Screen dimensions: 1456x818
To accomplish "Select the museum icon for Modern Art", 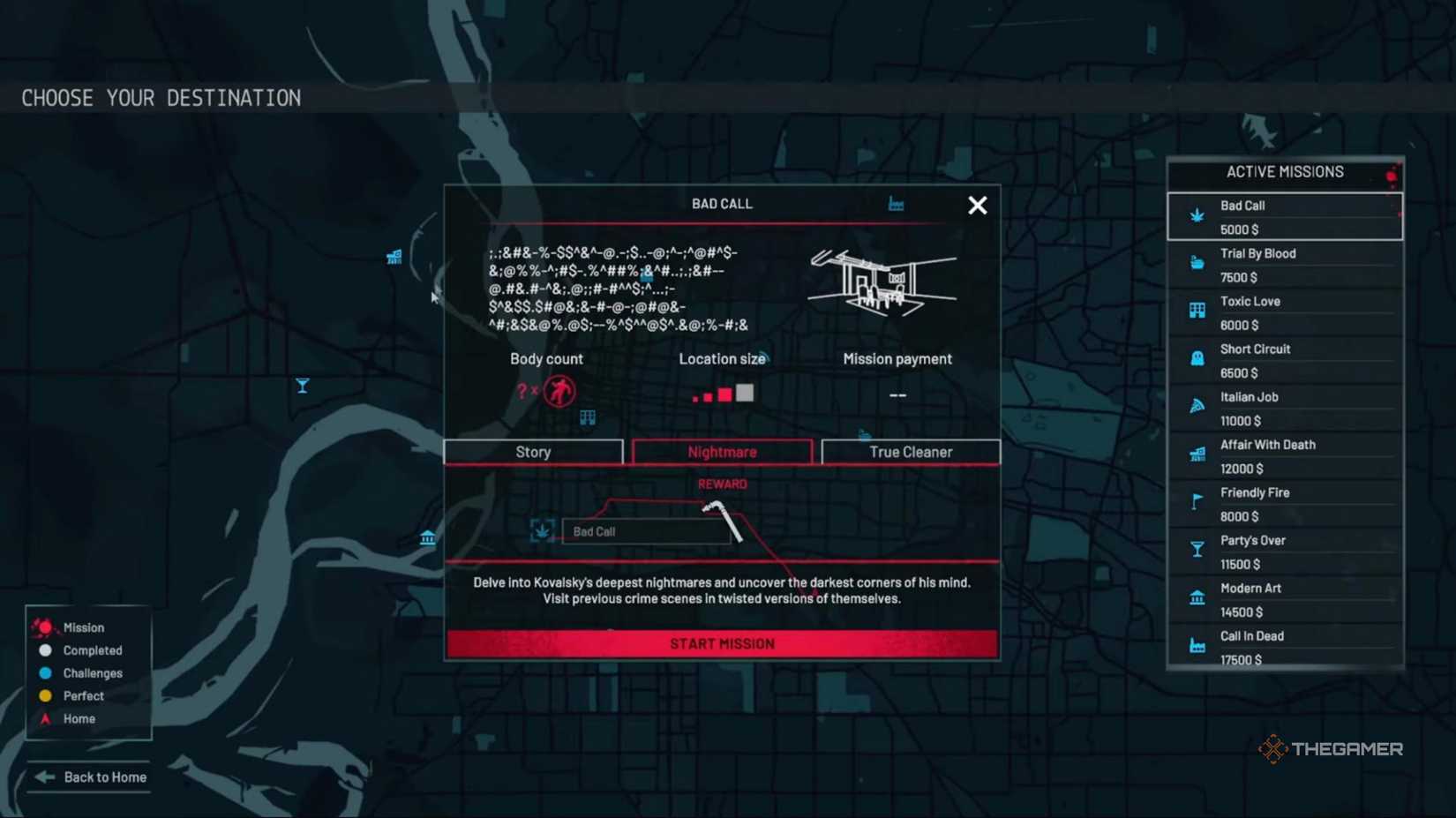I will [x=1197, y=596].
